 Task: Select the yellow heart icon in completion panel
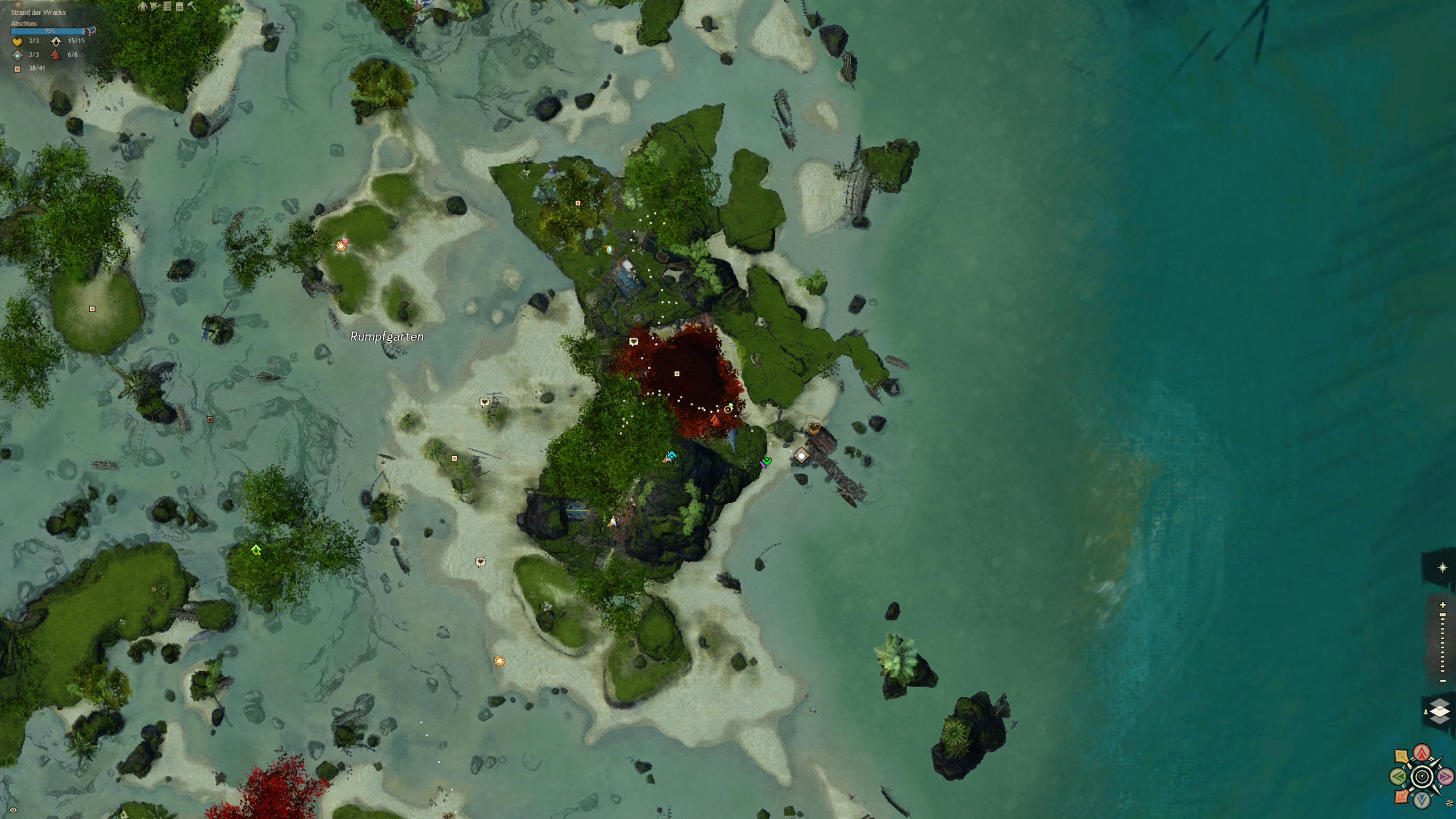17,42
